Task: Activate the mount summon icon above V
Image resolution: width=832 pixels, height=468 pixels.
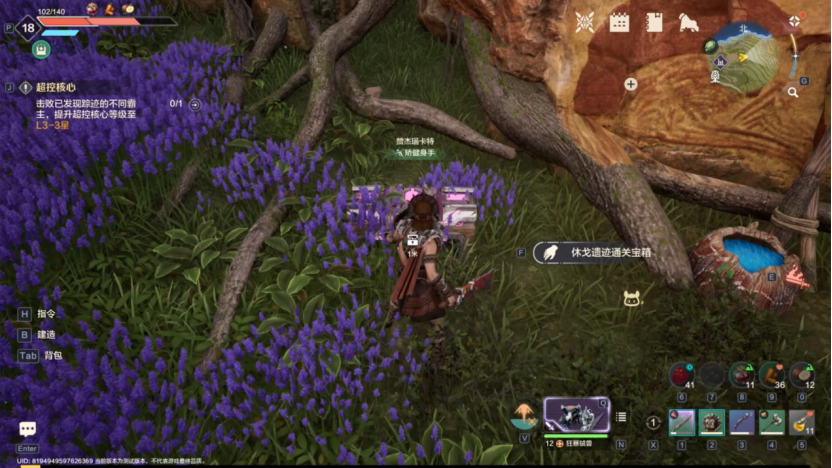Action: pyautogui.click(x=524, y=413)
